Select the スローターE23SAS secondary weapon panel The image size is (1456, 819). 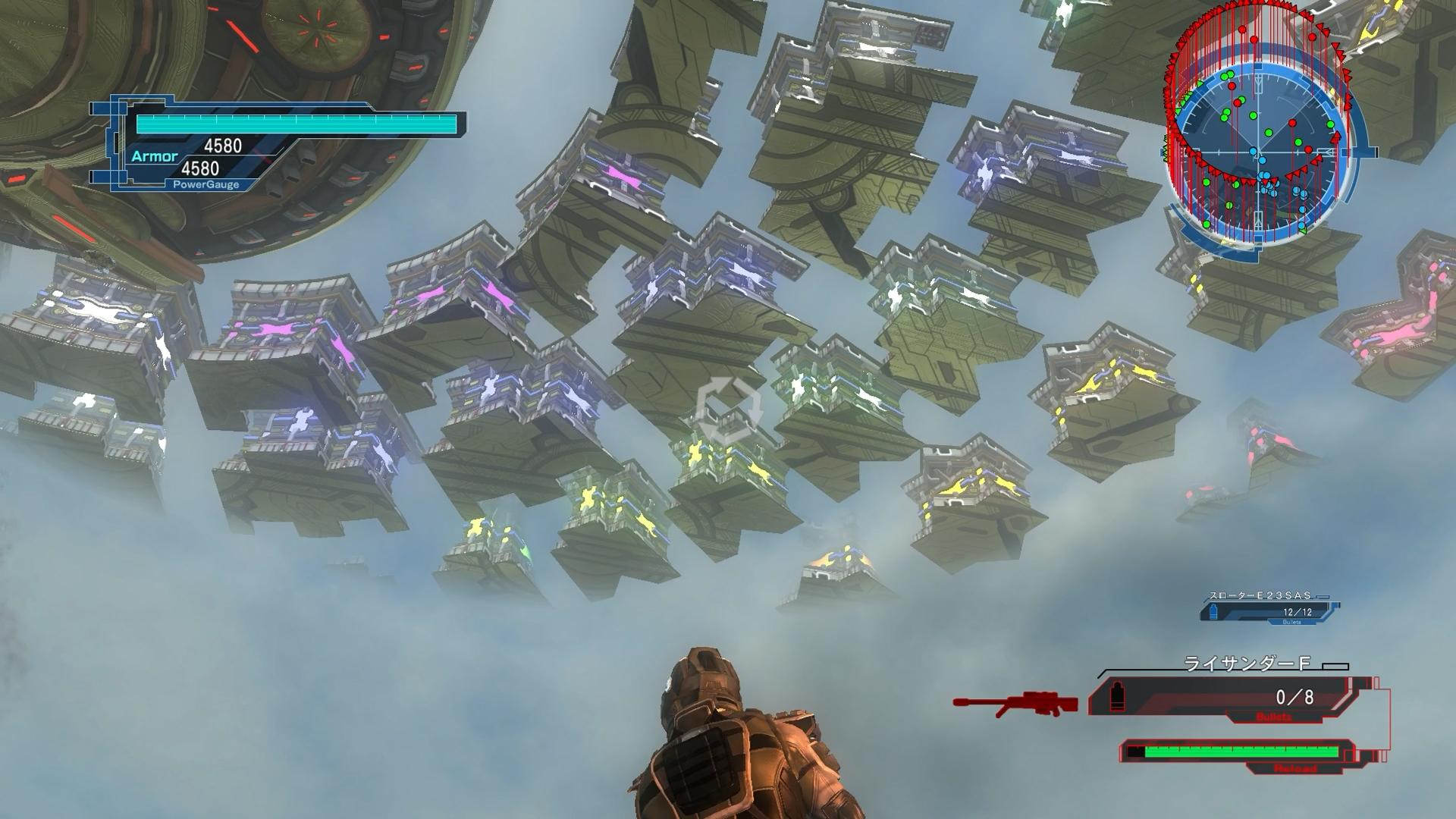[x=1269, y=610]
